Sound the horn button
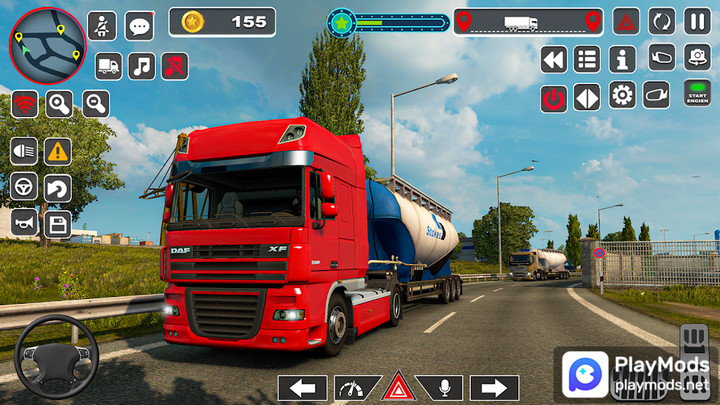The height and width of the screenshot is (405, 720). pos(24,222)
